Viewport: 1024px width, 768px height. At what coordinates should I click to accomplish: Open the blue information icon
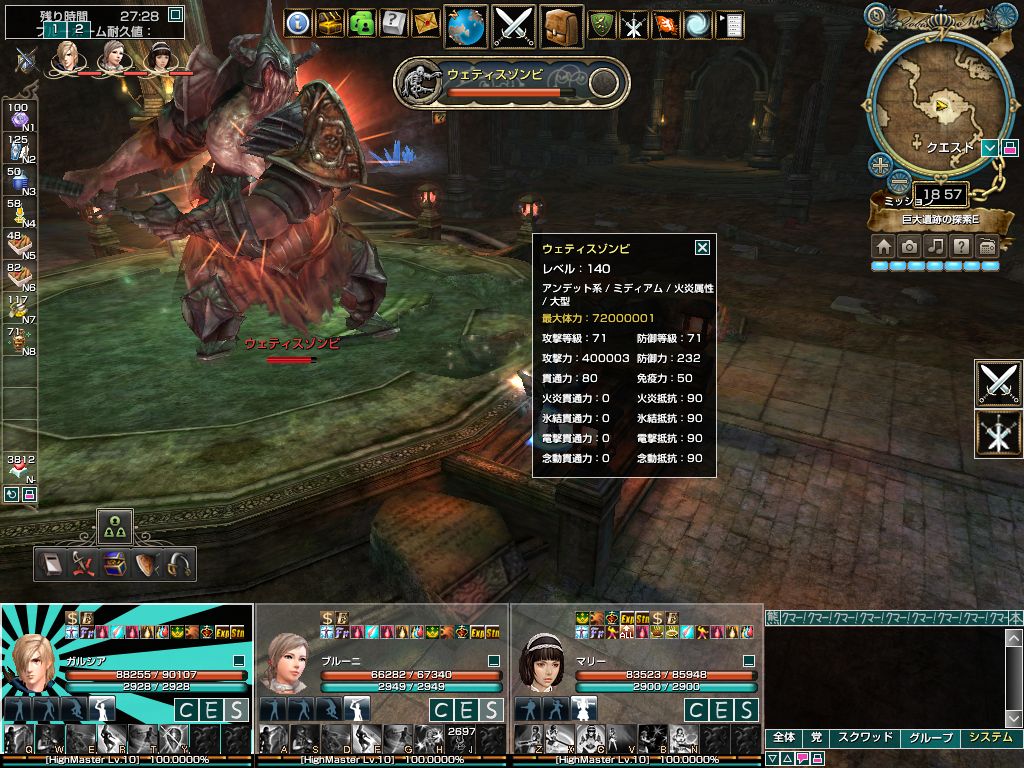[298, 23]
